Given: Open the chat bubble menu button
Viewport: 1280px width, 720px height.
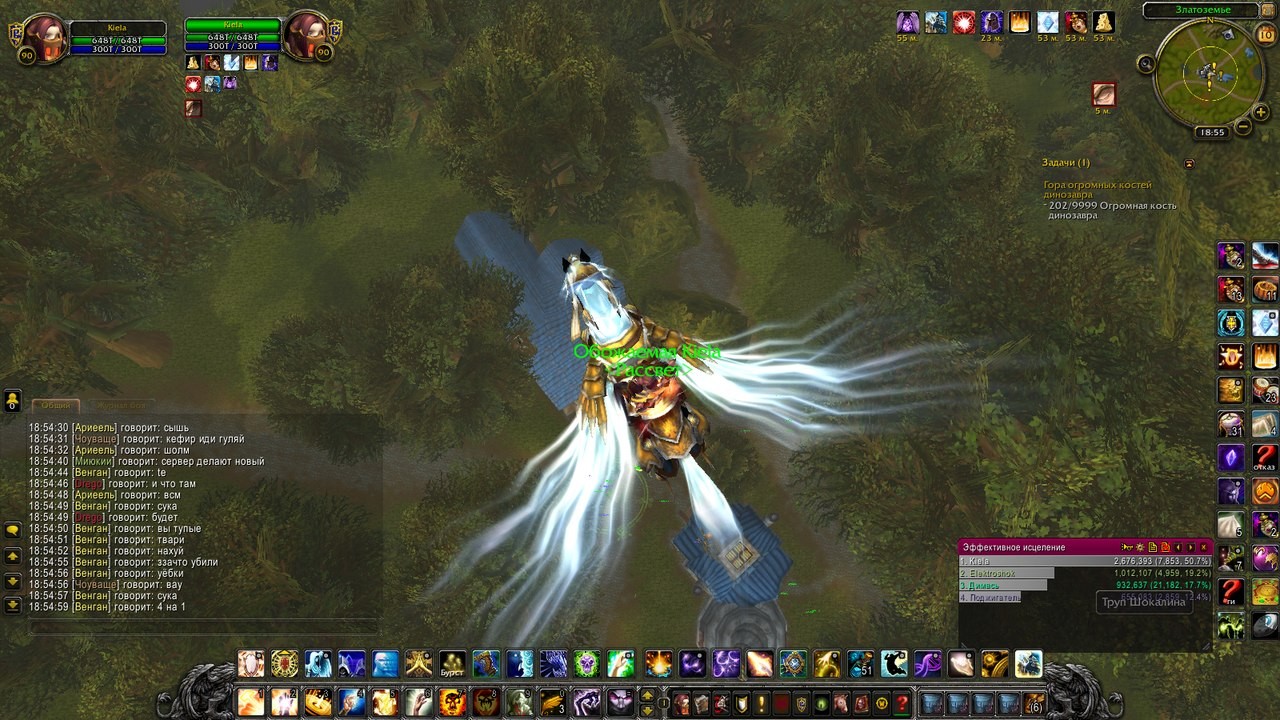Looking at the screenshot, I should [x=13, y=530].
